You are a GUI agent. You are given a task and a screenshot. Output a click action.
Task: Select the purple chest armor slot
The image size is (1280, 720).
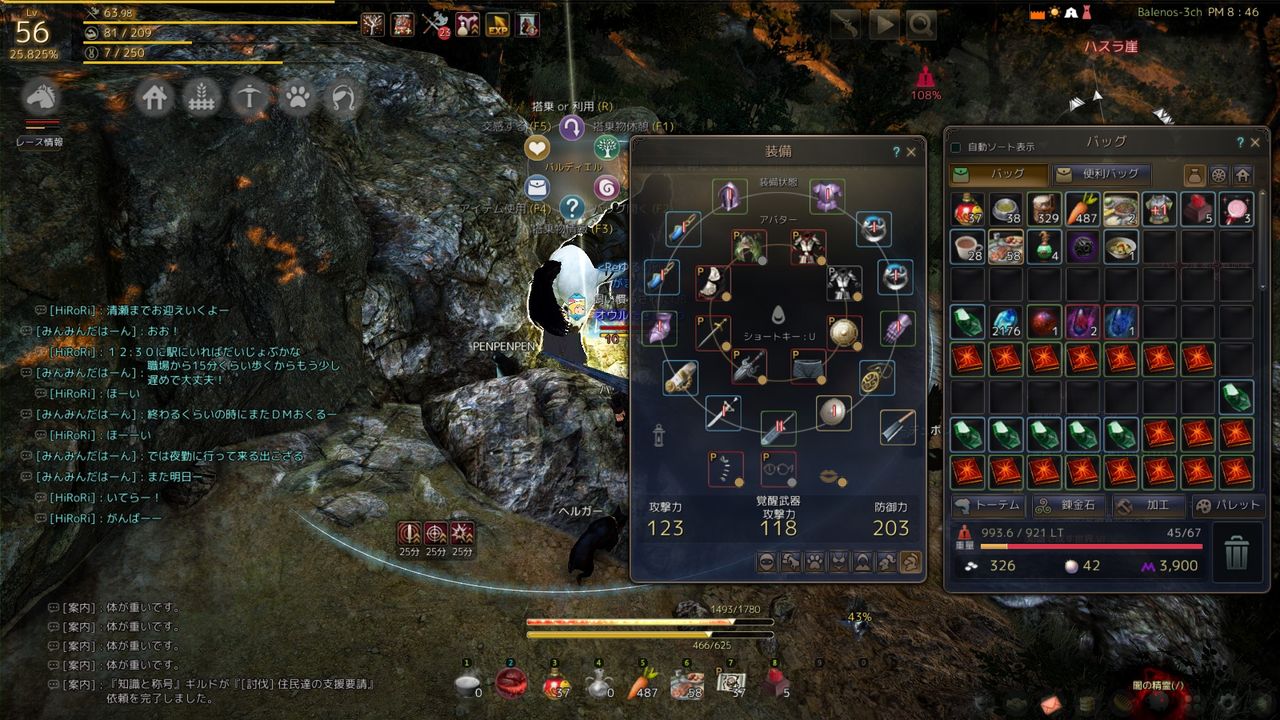[827, 196]
